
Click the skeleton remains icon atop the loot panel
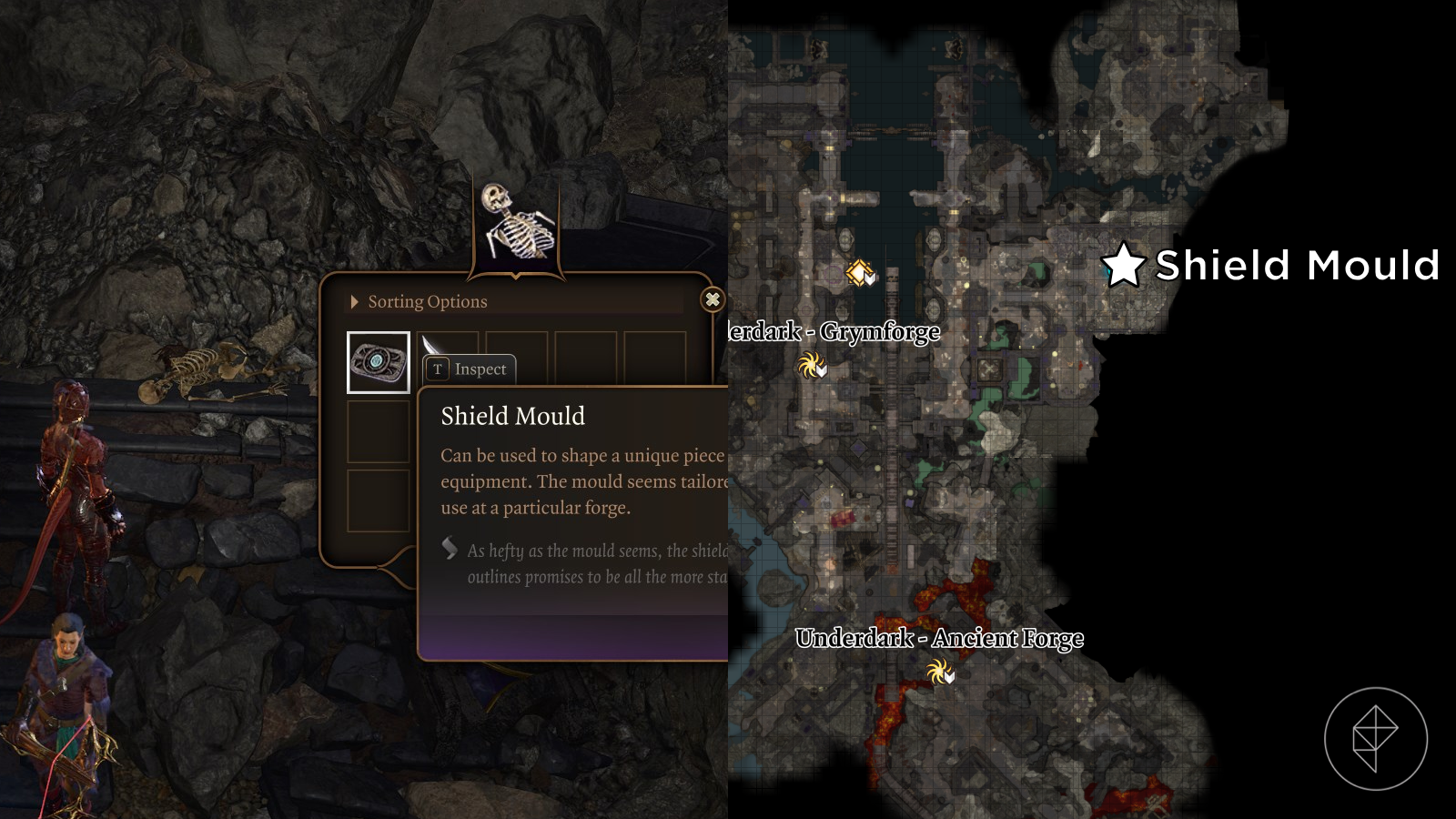(516, 221)
